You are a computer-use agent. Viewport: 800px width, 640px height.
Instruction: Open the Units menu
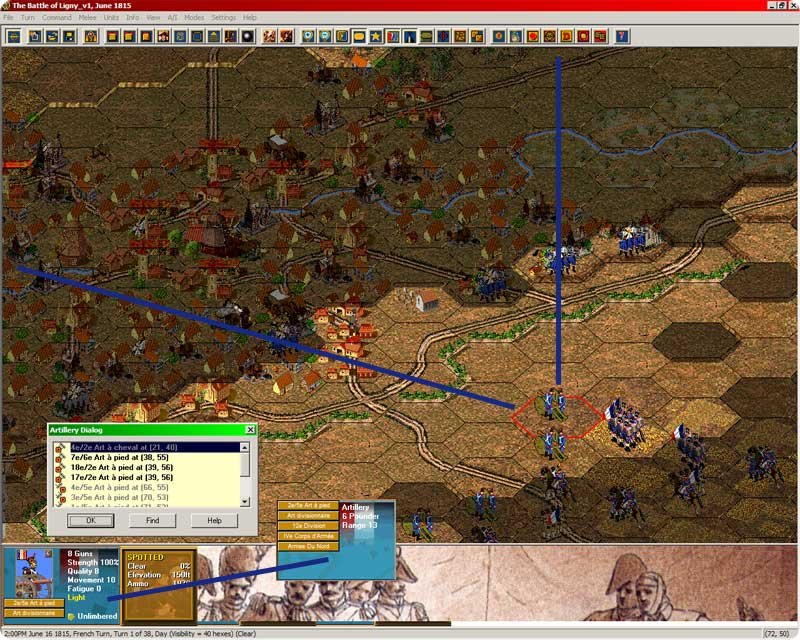pos(111,18)
